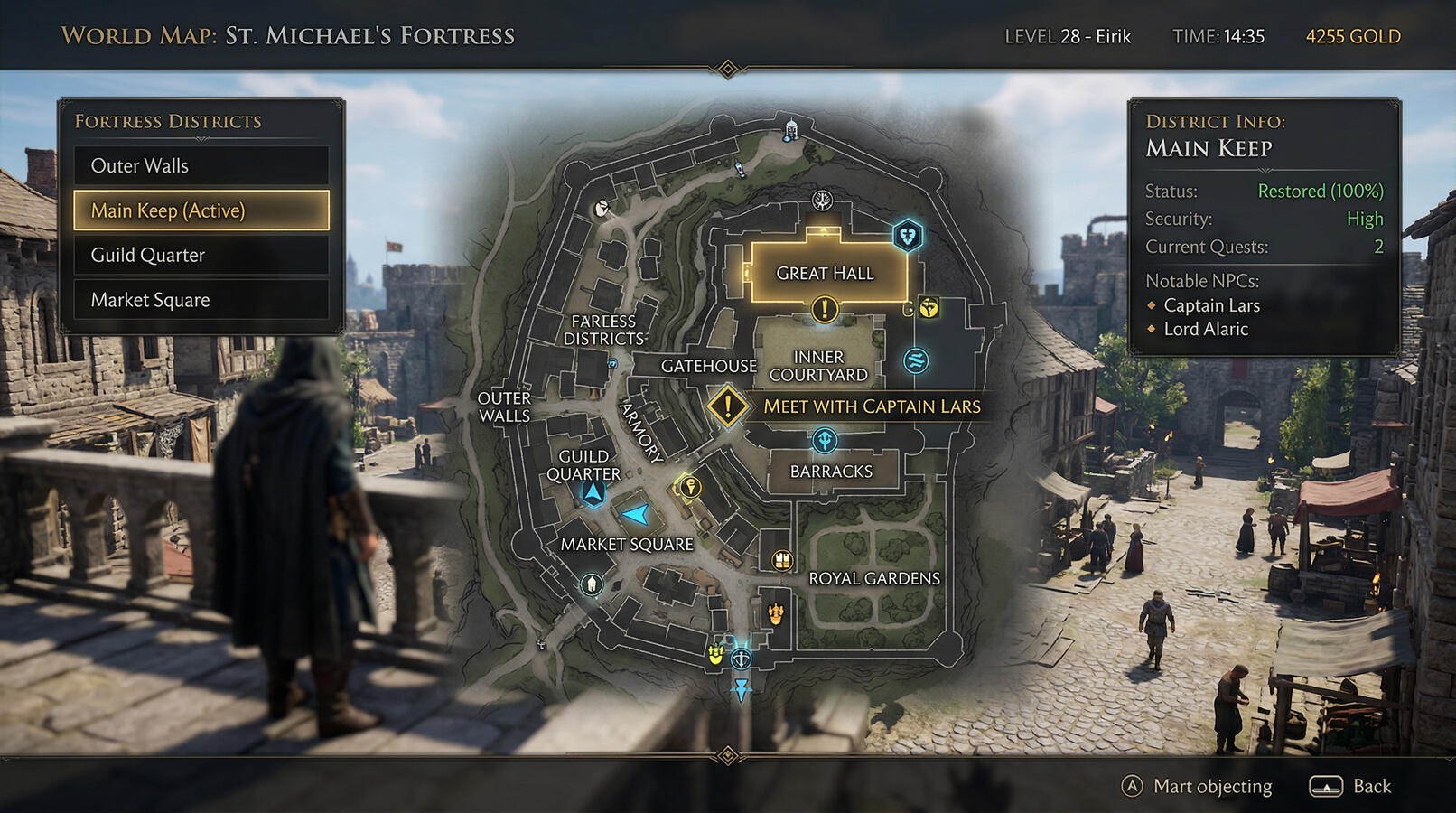The height and width of the screenshot is (813, 1456).
Task: Select the blue wavy-lines marker by Inner Courtyard
Action: [916, 361]
